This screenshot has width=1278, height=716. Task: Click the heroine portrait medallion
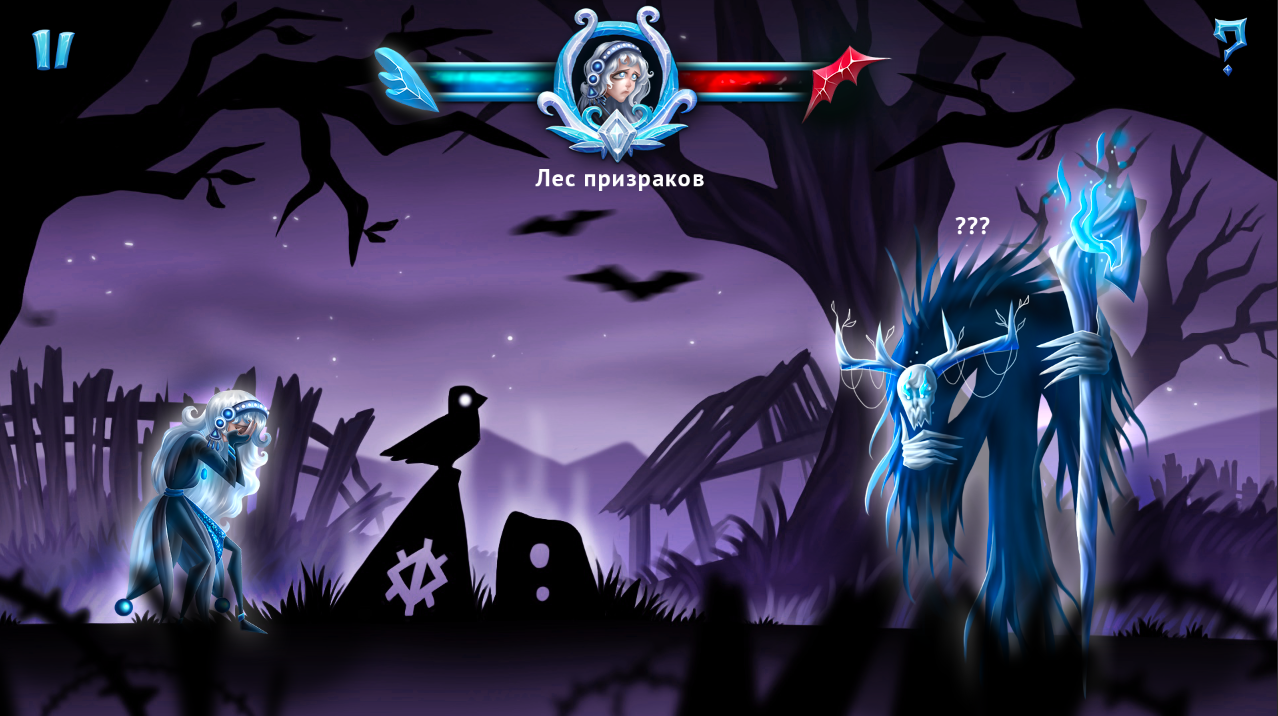coord(617,78)
